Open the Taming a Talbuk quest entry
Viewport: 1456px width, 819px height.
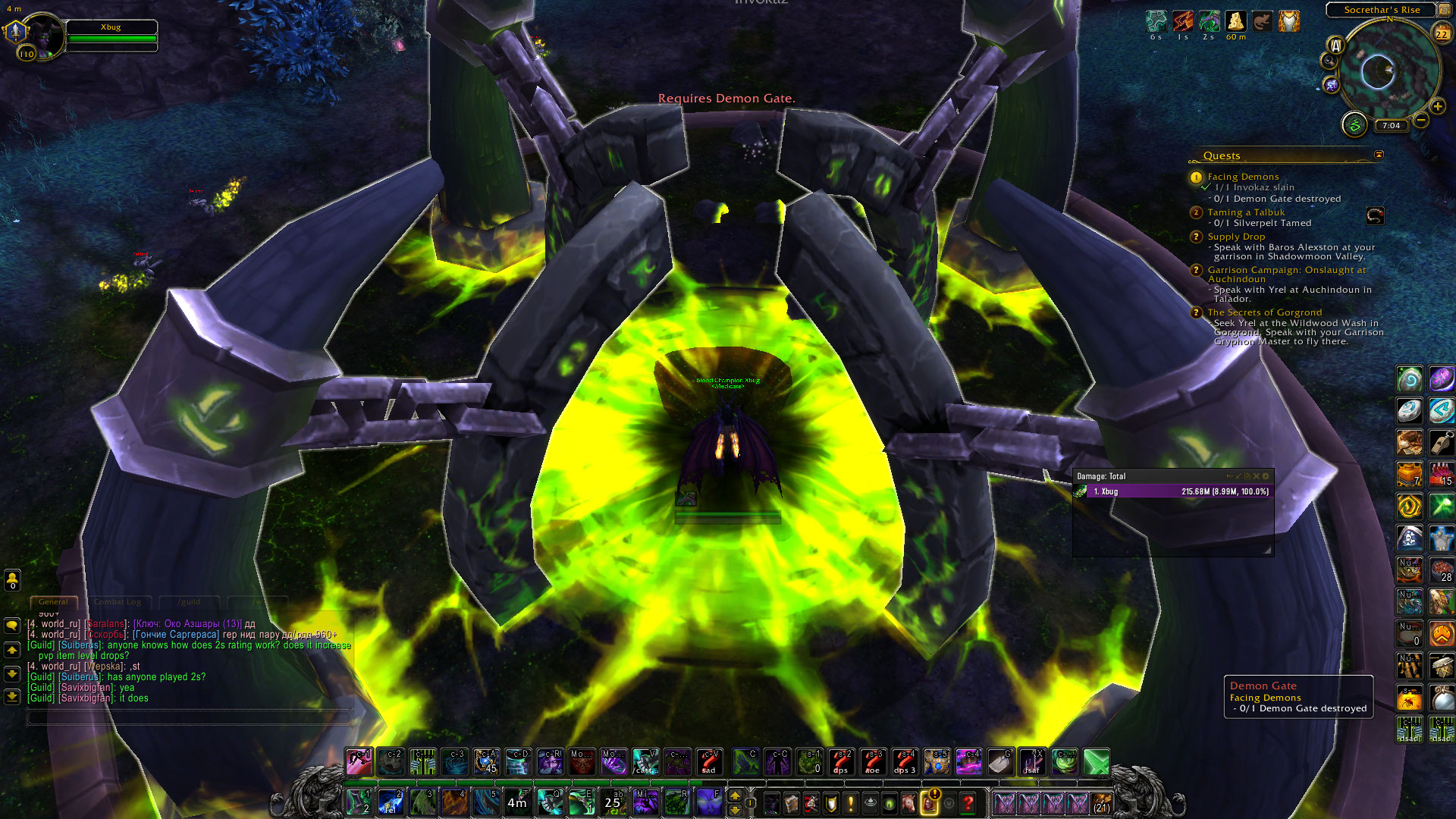coord(1246,212)
